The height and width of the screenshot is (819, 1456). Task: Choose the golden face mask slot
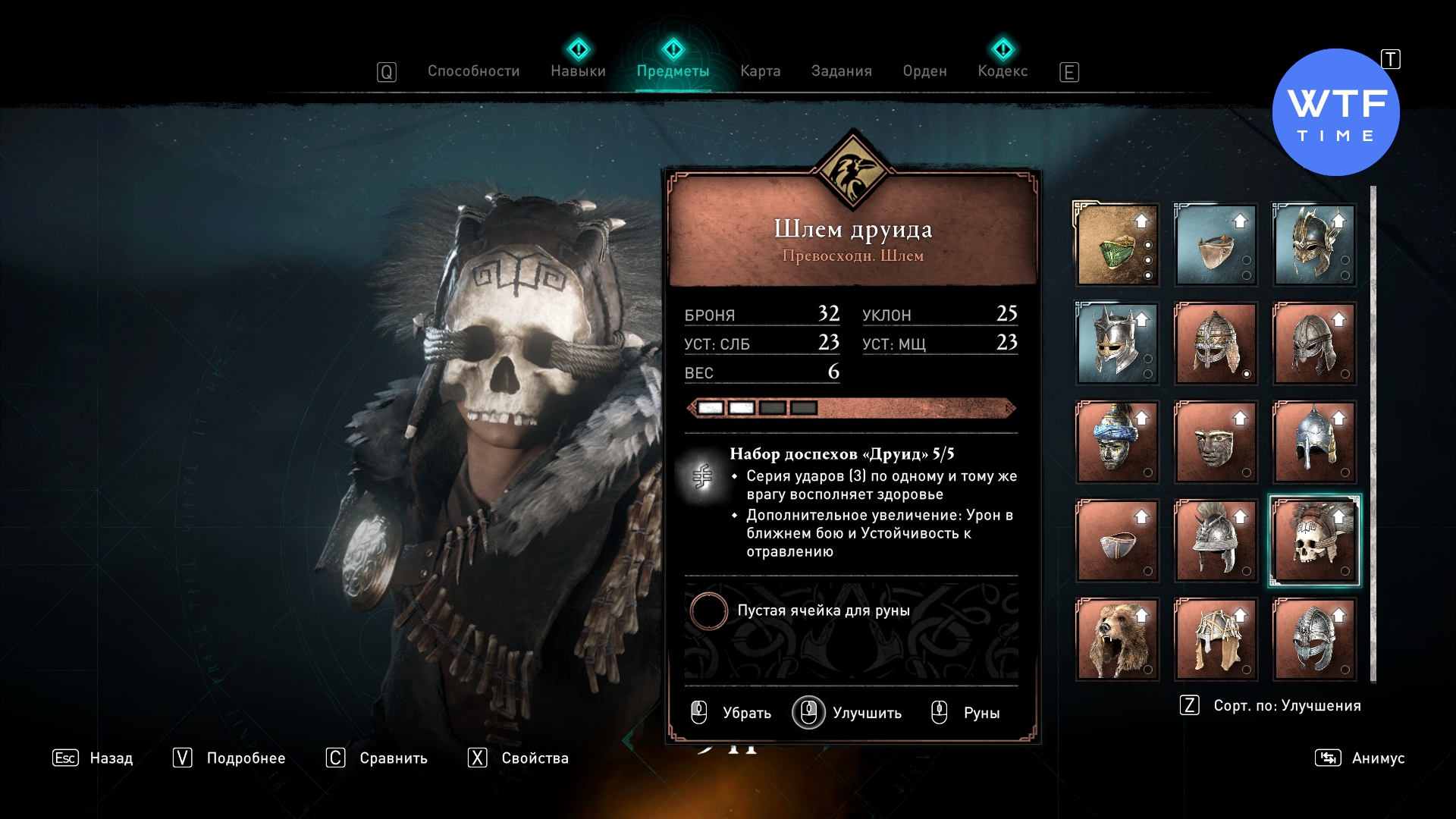point(1216,442)
